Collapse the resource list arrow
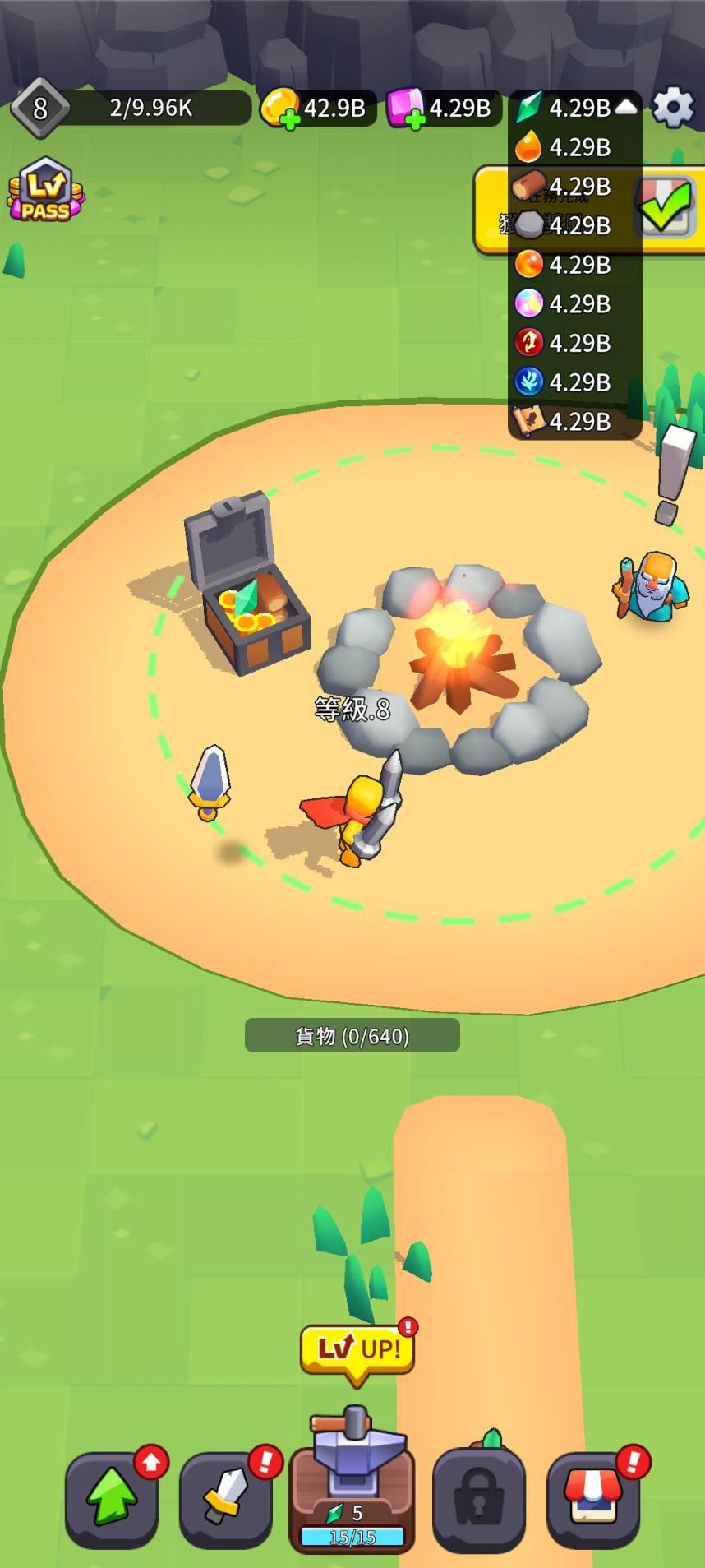The height and width of the screenshot is (1568, 705). coord(627,107)
